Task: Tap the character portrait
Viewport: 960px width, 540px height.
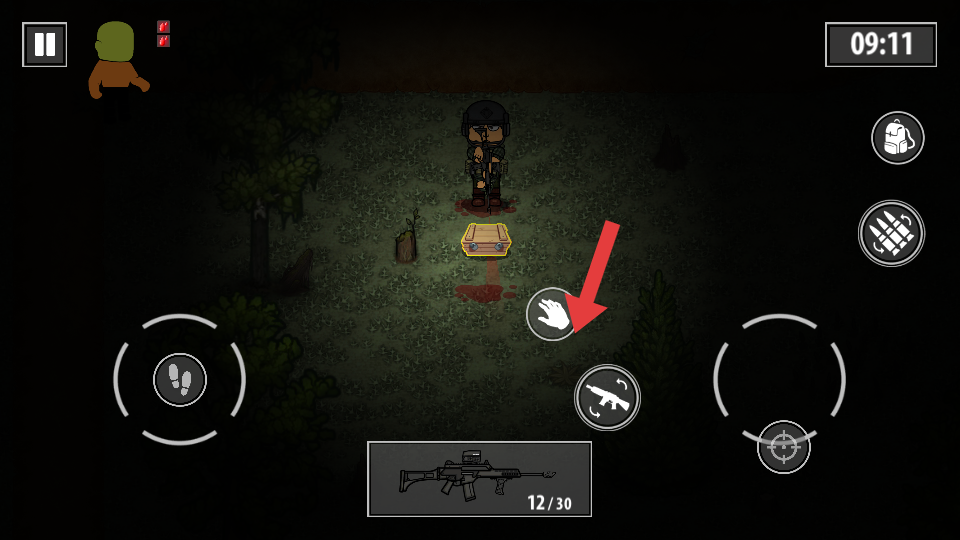Action: [x=116, y=60]
